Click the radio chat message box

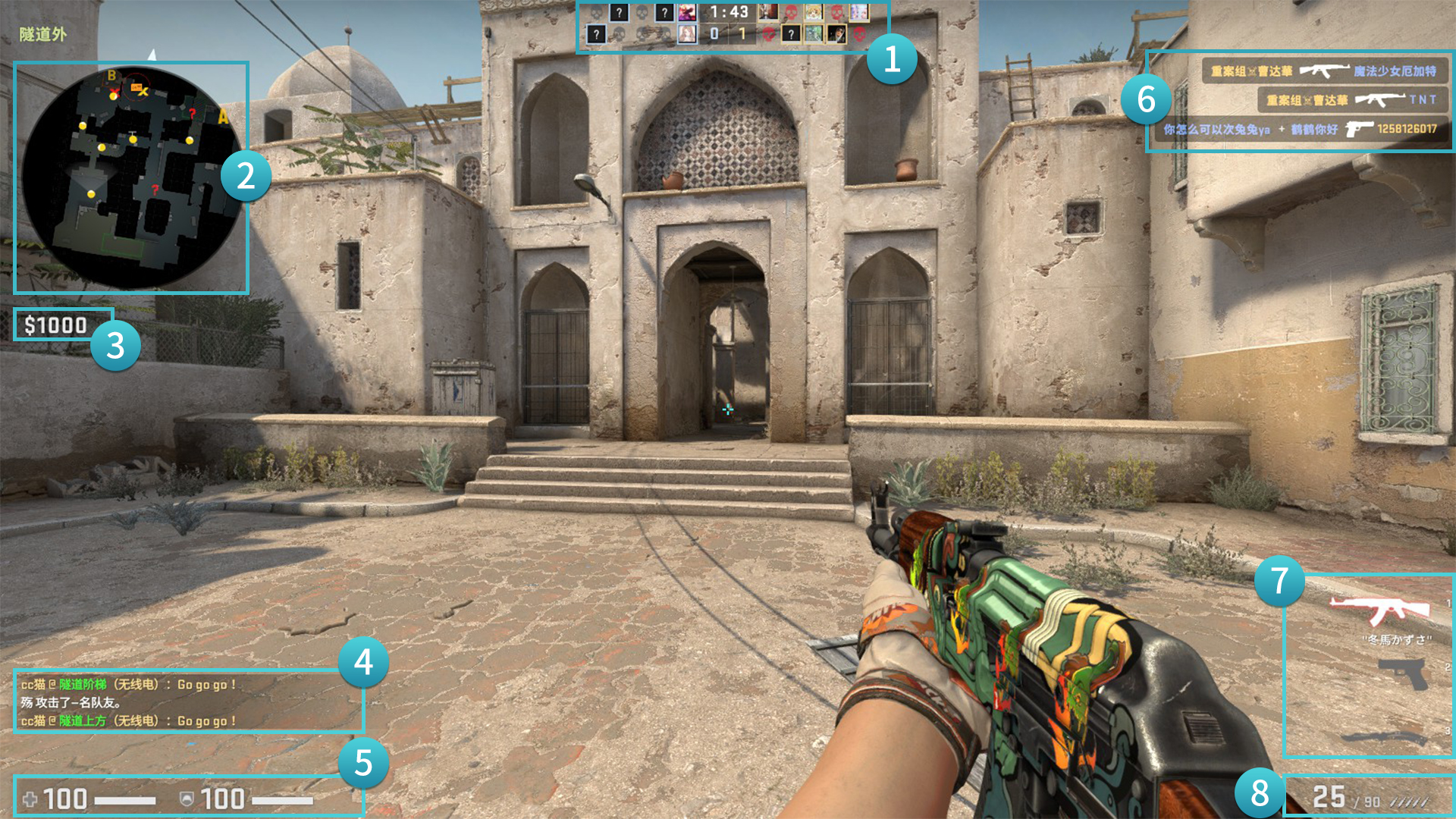point(188,702)
